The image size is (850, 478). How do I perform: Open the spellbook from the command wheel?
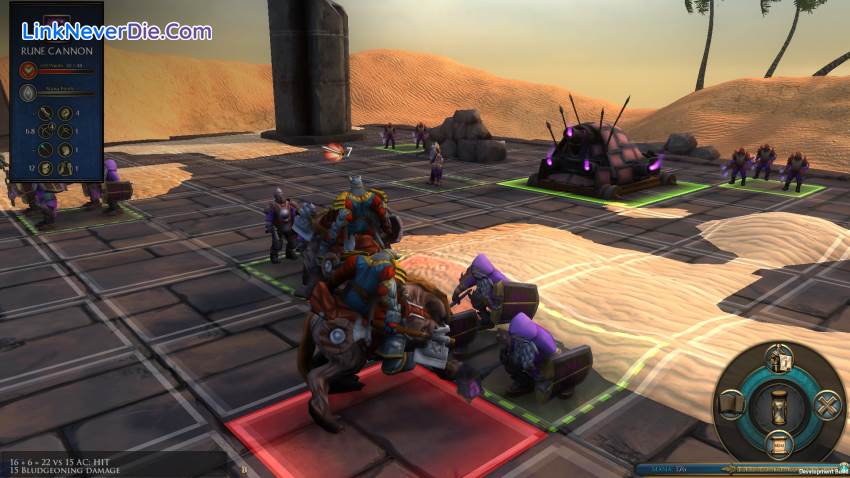coord(732,405)
